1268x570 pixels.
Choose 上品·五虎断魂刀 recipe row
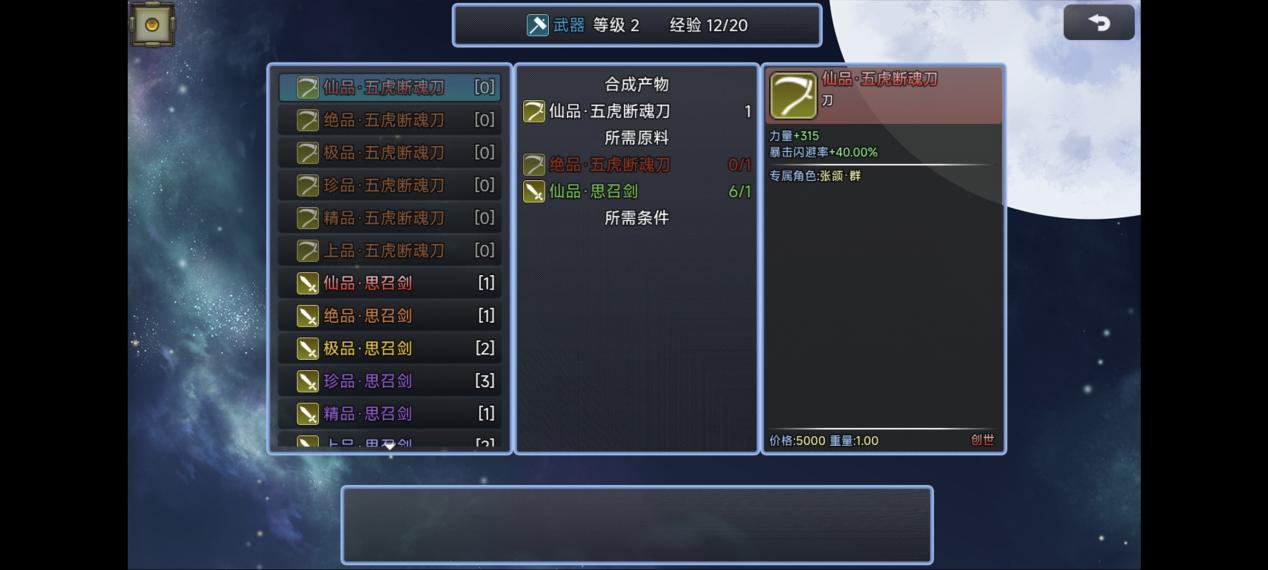(x=389, y=250)
